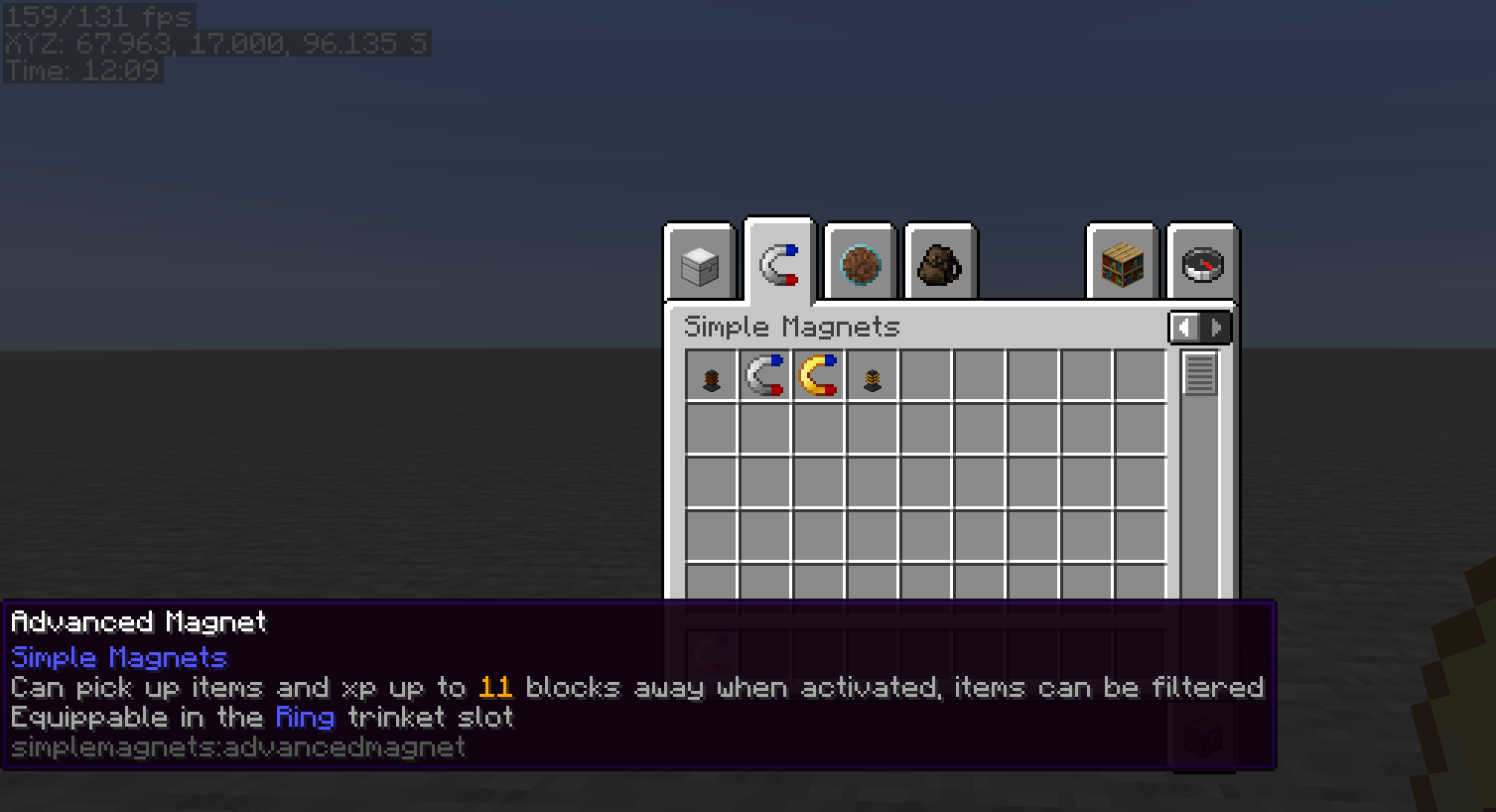Open the backpack inventory tab
The height and width of the screenshot is (812, 1496).
point(940,263)
